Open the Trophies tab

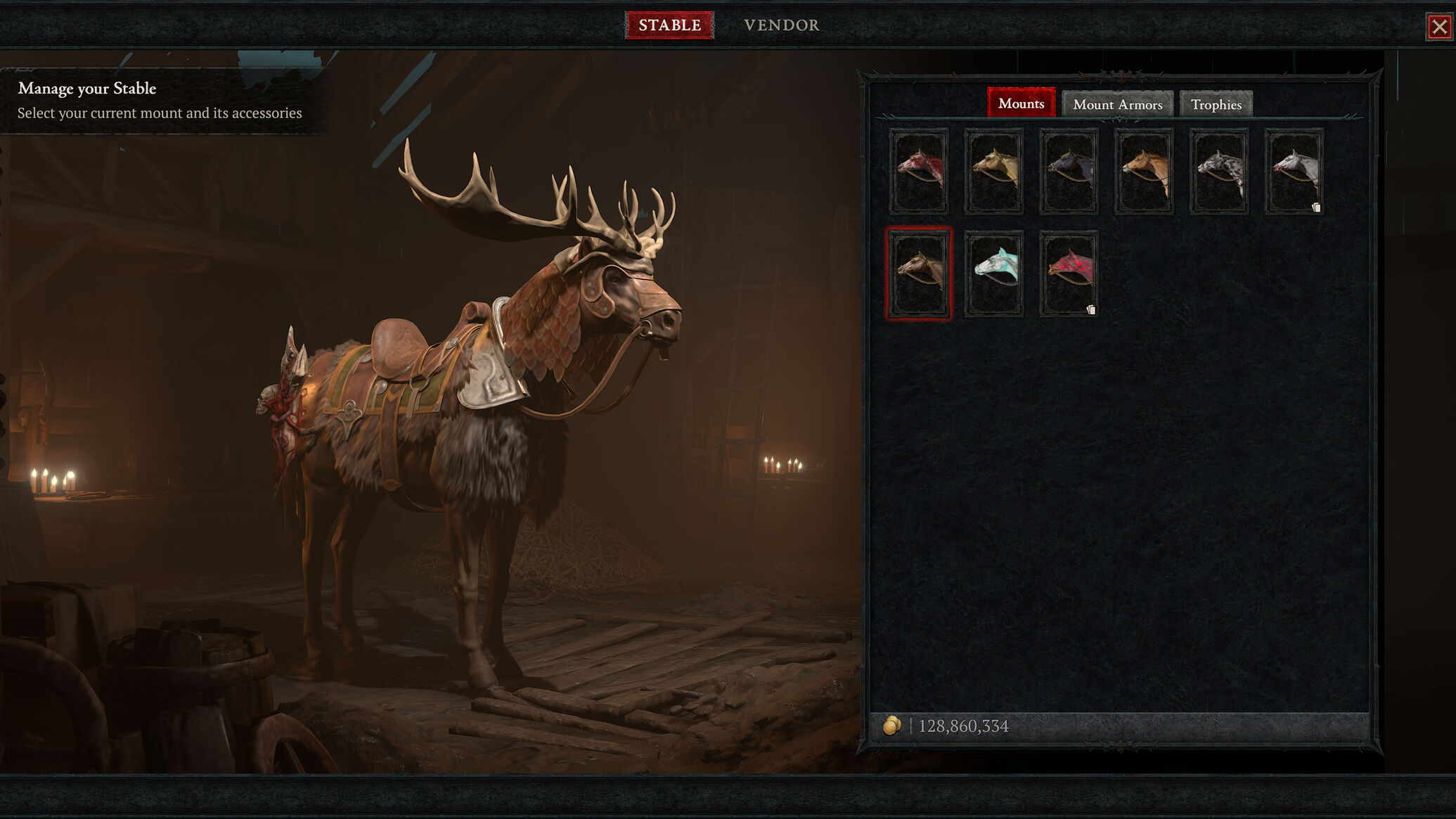click(1216, 104)
